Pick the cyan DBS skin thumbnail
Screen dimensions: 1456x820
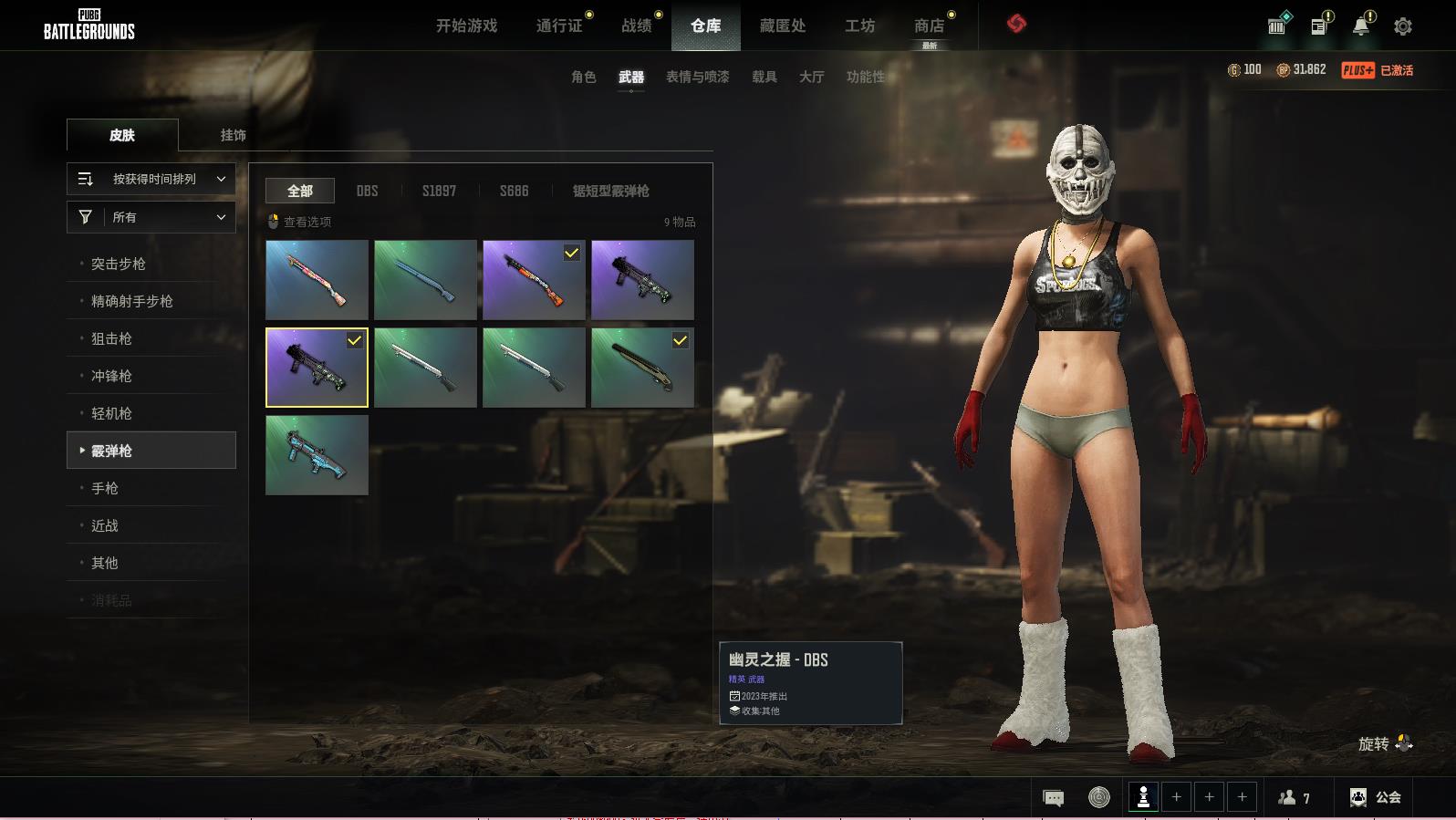point(317,455)
